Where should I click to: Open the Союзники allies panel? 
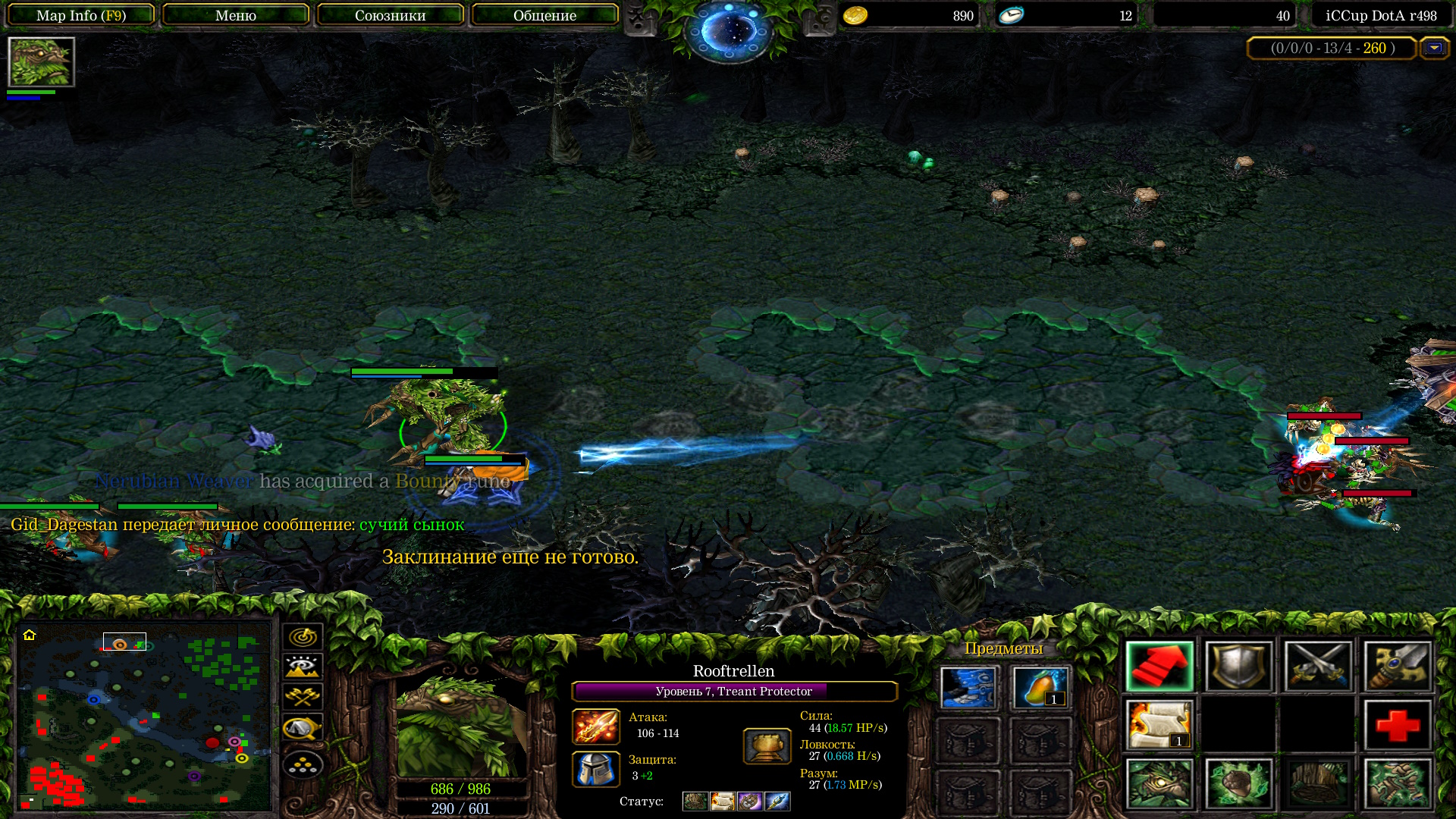click(x=390, y=15)
